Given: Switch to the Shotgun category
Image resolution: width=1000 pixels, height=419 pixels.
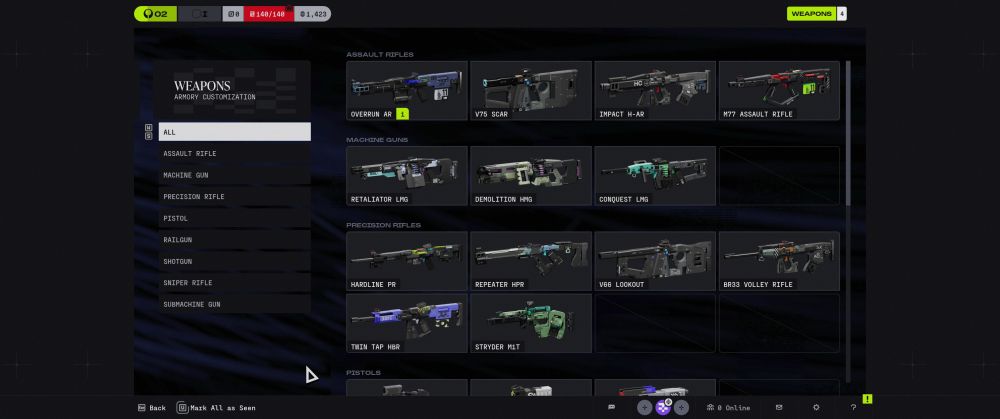Looking at the screenshot, I should pos(234,261).
